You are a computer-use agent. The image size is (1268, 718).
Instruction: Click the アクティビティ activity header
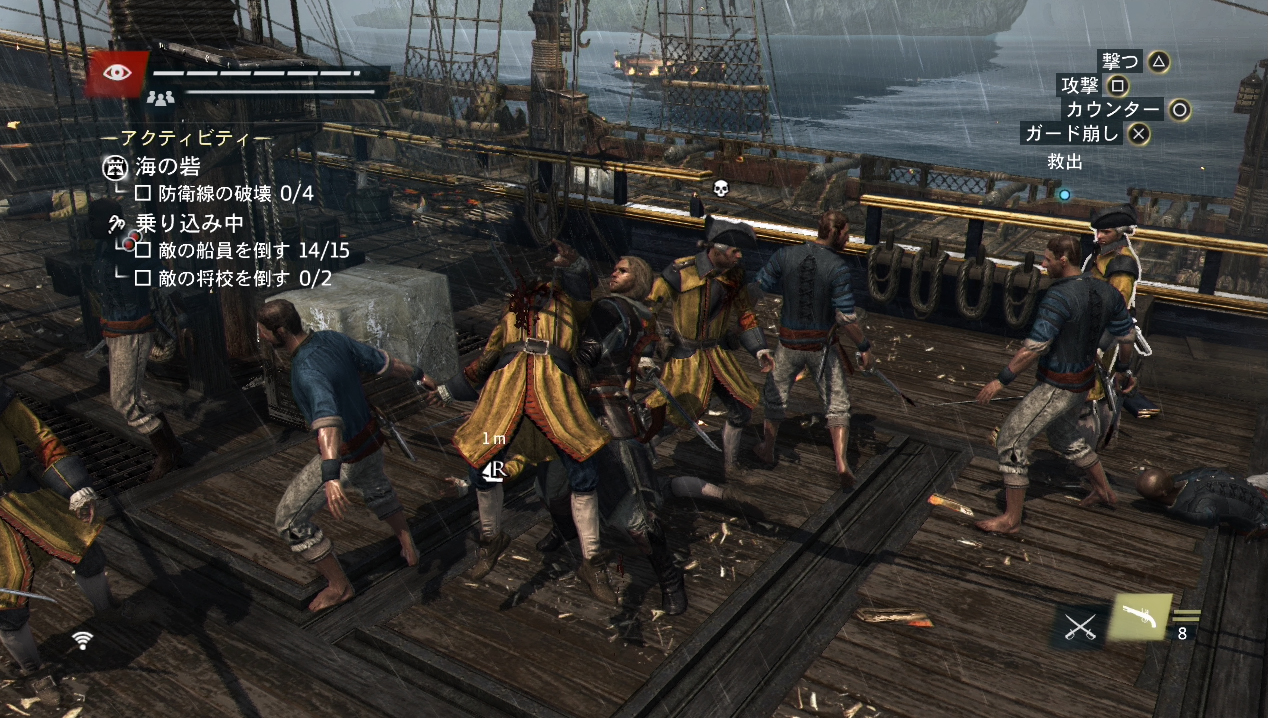pyautogui.click(x=186, y=138)
